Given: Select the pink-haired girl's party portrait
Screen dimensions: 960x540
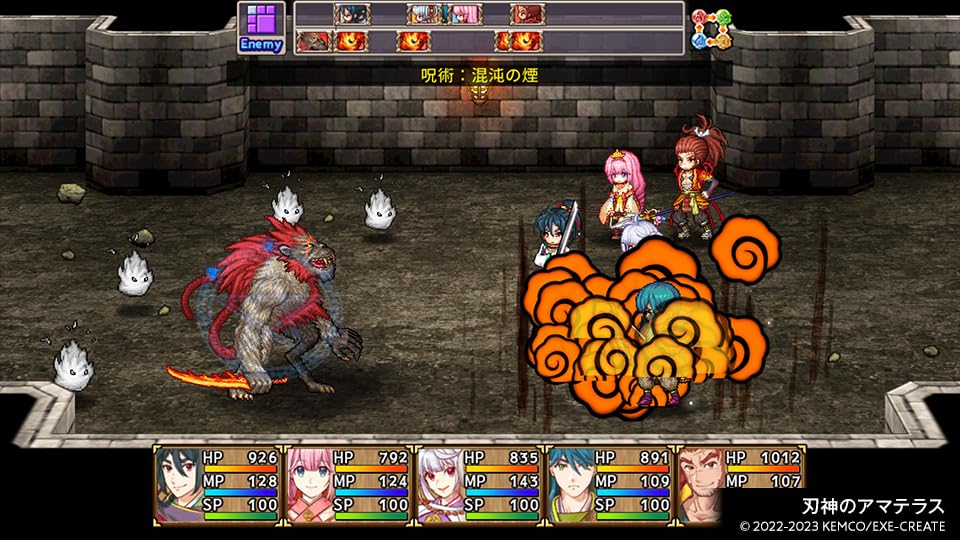Looking at the screenshot, I should 309,485.
